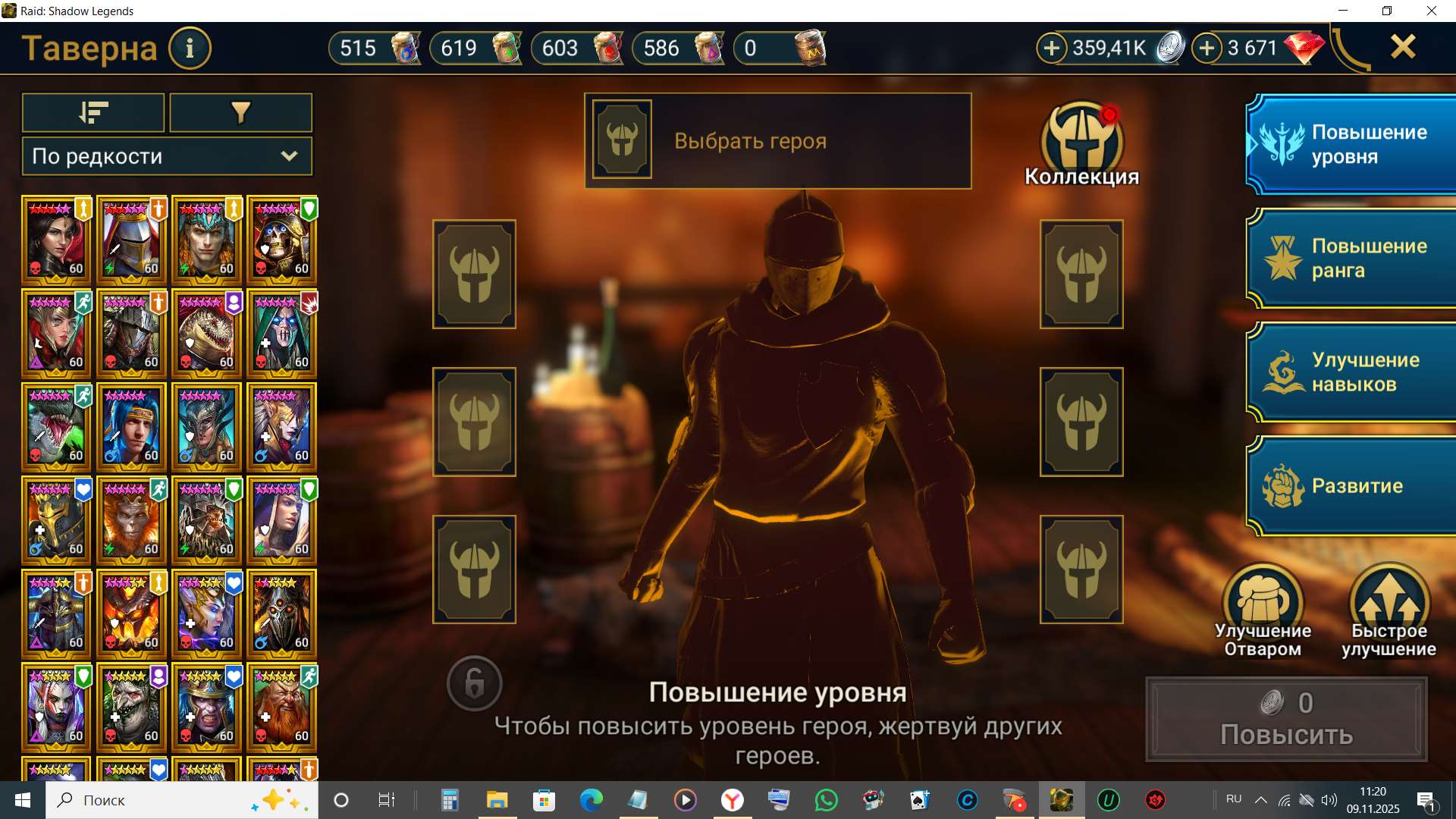Open WhatsApp from the taskbar
The image size is (1456, 819).
click(827, 799)
